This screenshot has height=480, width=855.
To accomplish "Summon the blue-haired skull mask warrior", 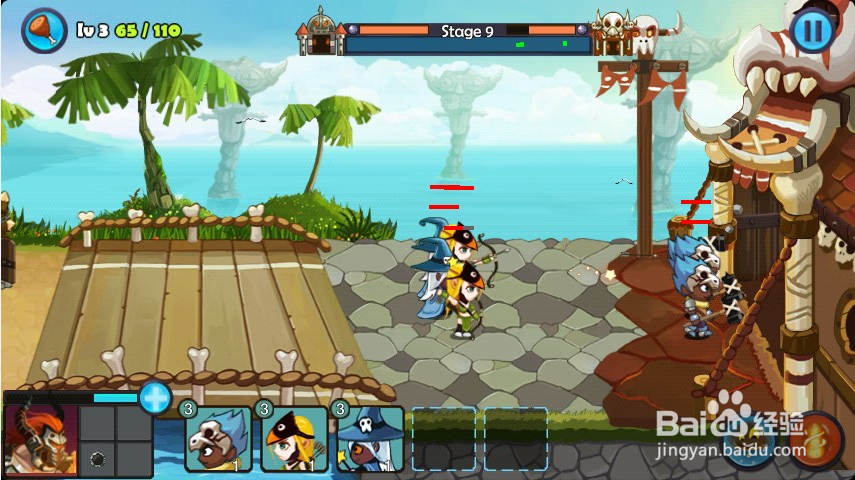I will click(218, 439).
